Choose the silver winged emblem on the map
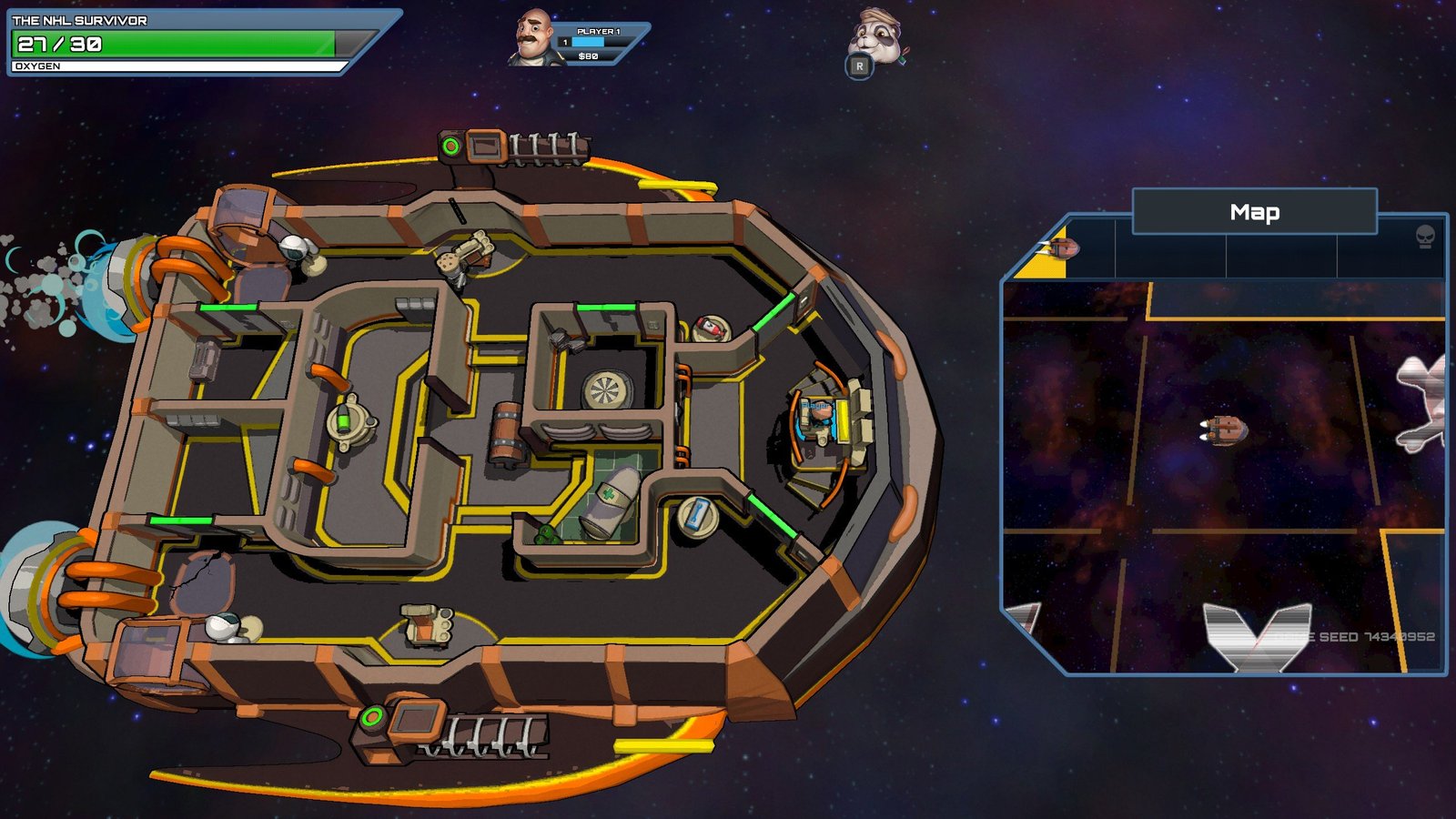1456x819 pixels. tap(1257, 635)
